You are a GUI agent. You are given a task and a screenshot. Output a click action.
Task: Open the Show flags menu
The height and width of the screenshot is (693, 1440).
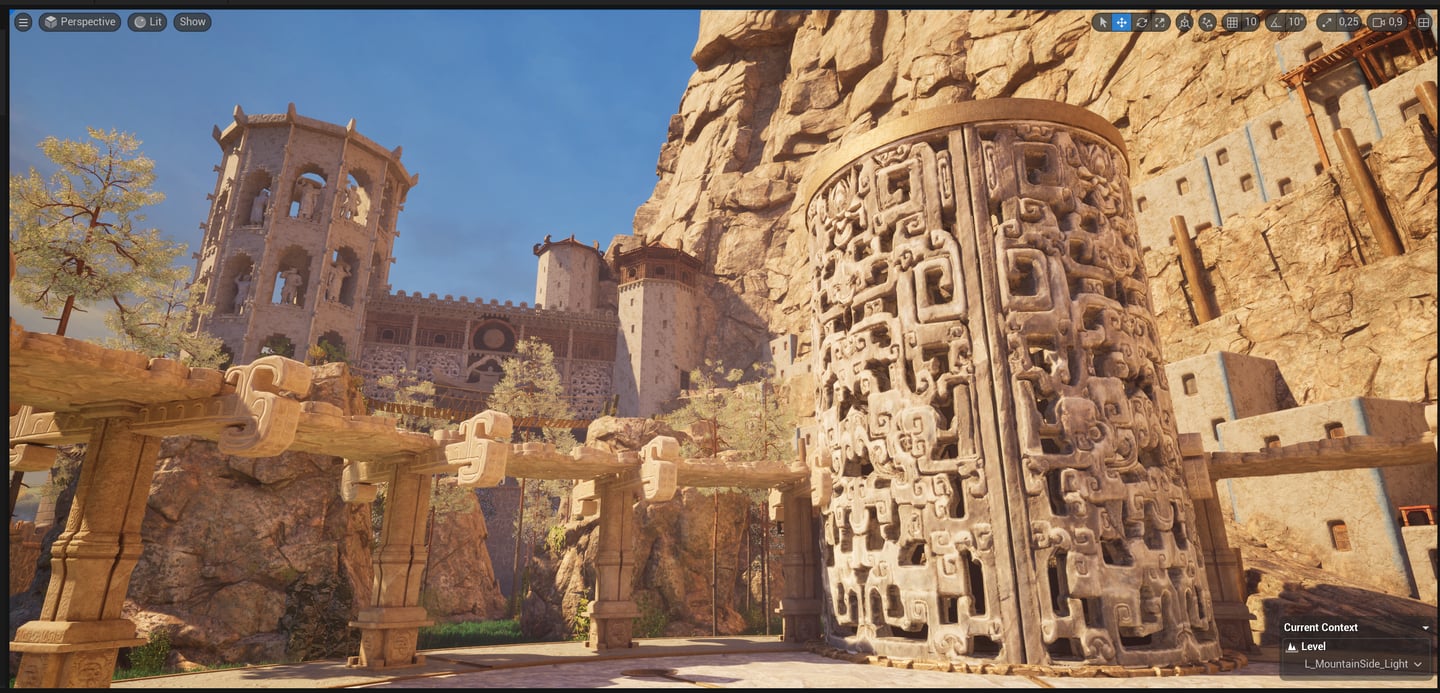click(192, 22)
